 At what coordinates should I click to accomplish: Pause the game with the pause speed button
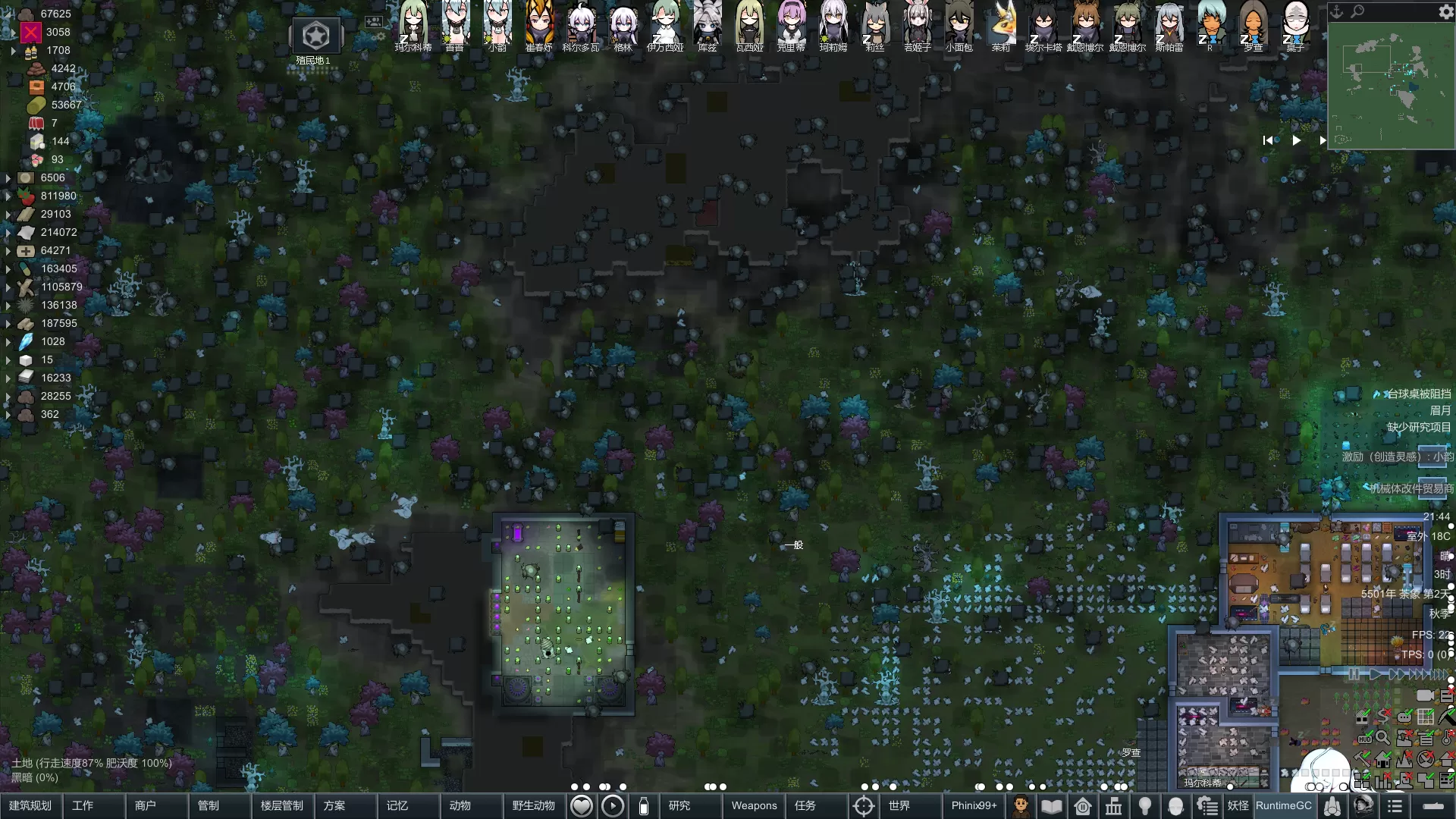(x=1354, y=674)
